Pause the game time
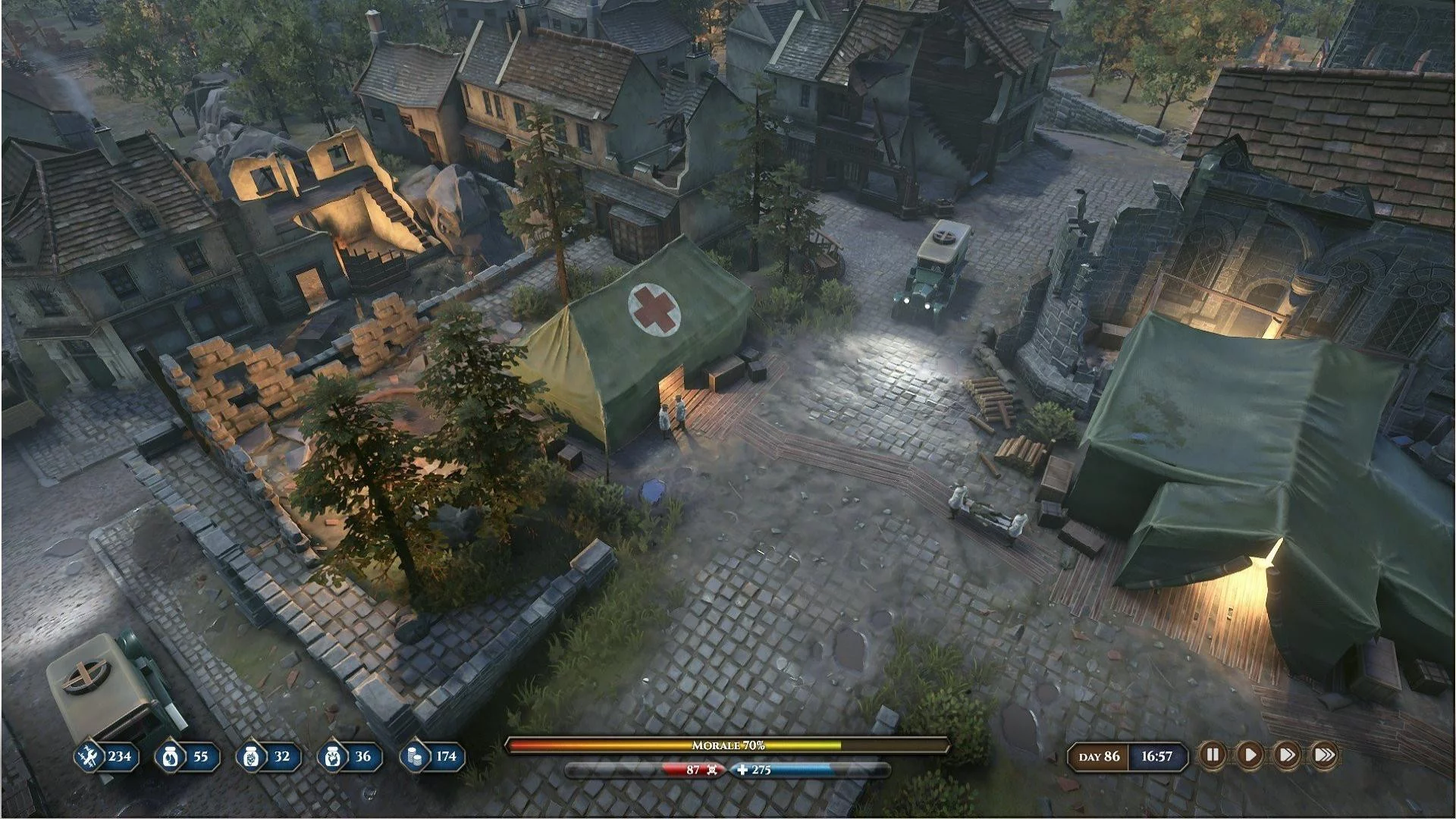Image resolution: width=1456 pixels, height=819 pixels. pyautogui.click(x=1212, y=755)
